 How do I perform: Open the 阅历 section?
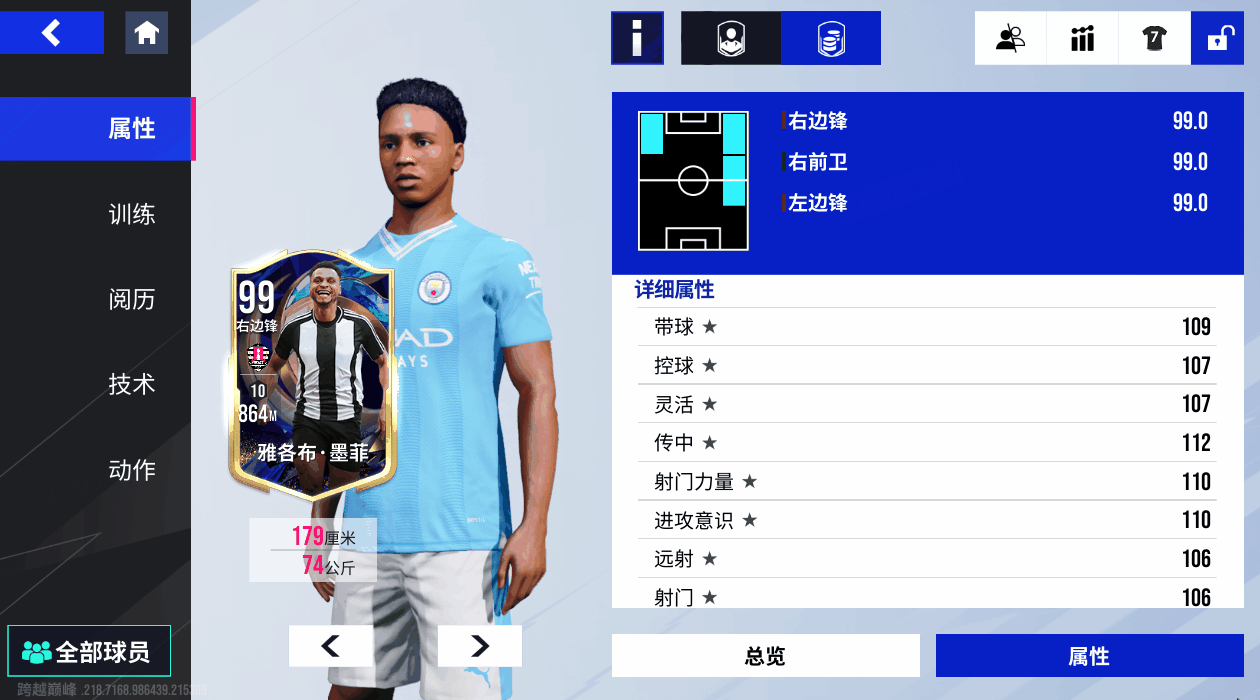click(x=131, y=299)
